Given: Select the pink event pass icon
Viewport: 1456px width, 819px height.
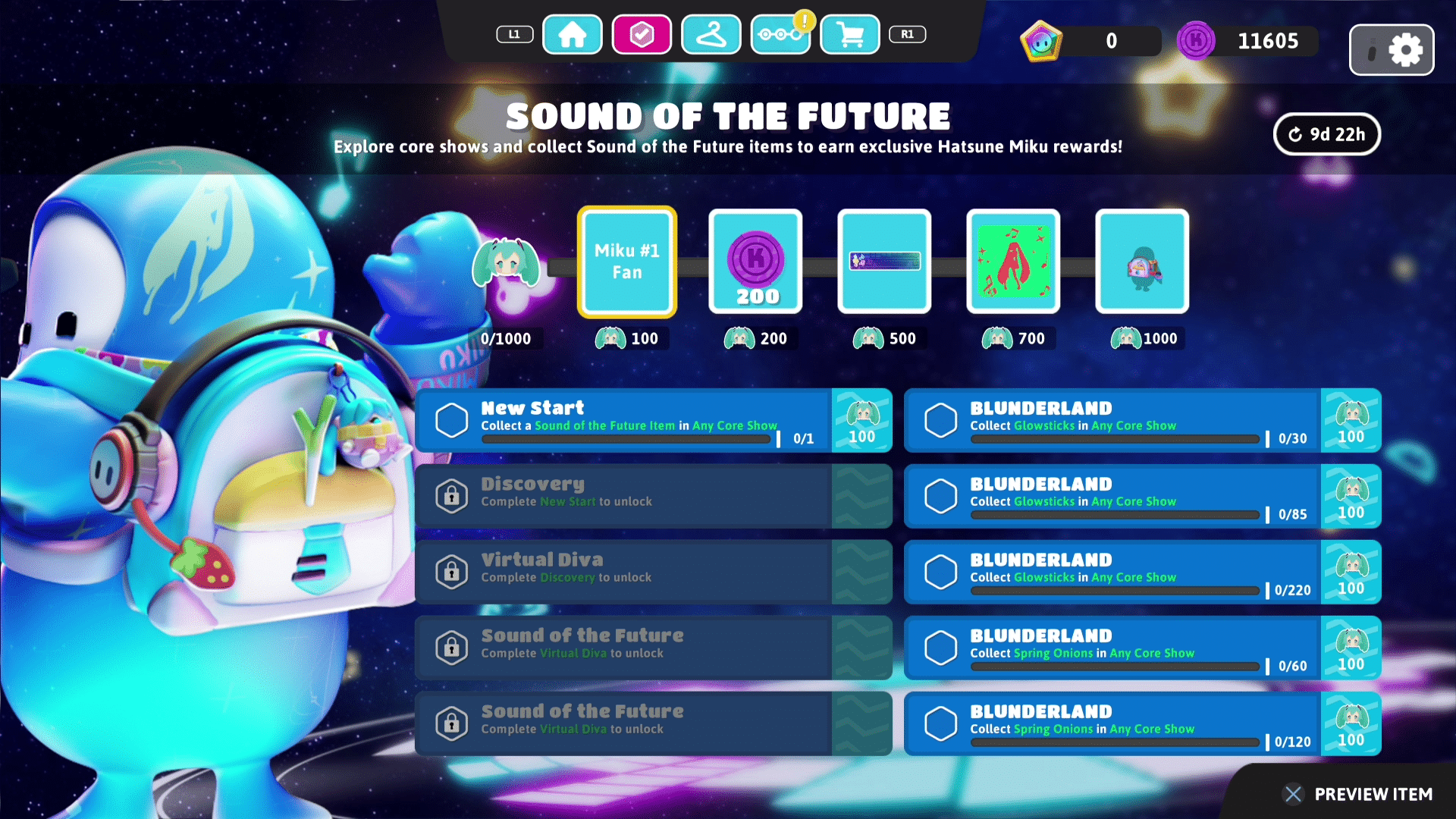Looking at the screenshot, I should pyautogui.click(x=642, y=34).
